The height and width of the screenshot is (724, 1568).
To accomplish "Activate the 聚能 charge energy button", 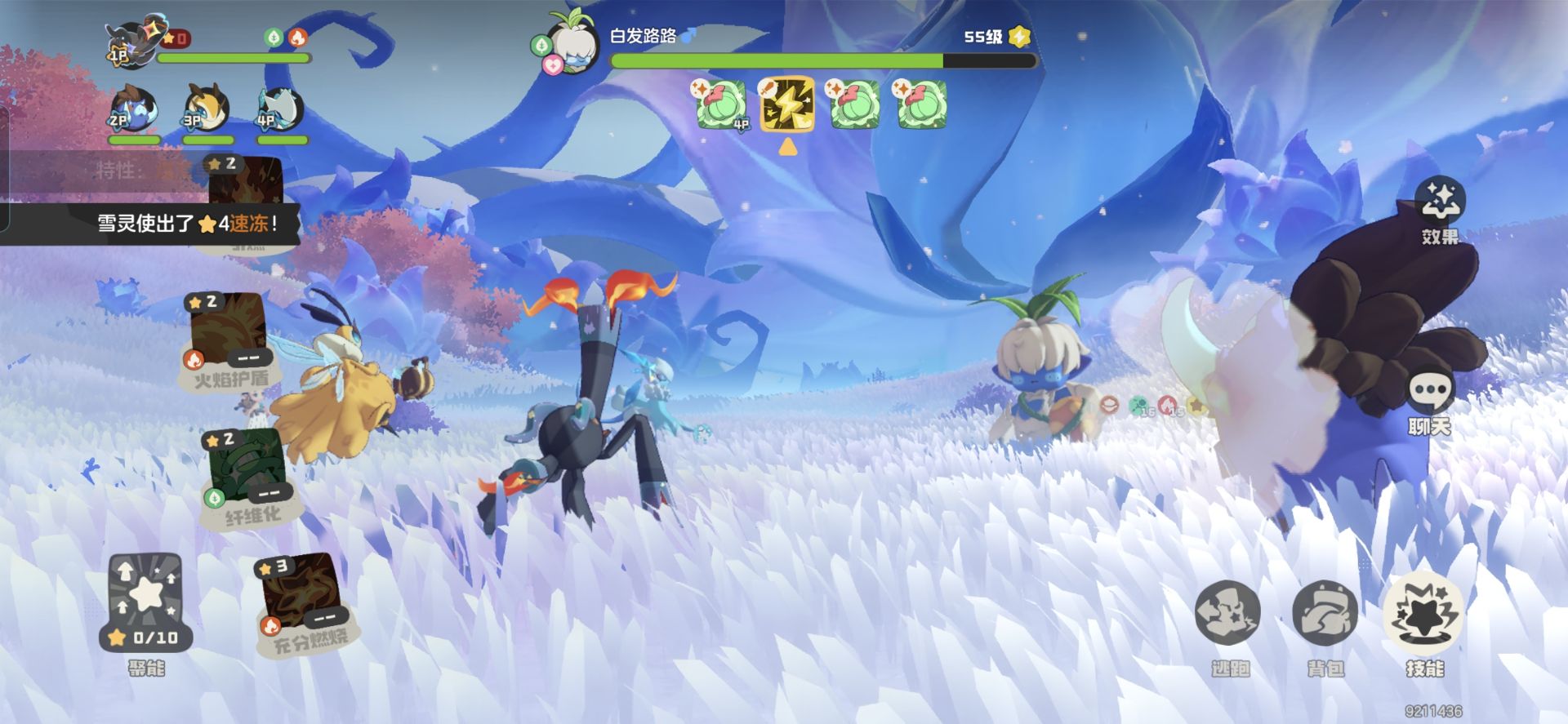I will pos(146,602).
